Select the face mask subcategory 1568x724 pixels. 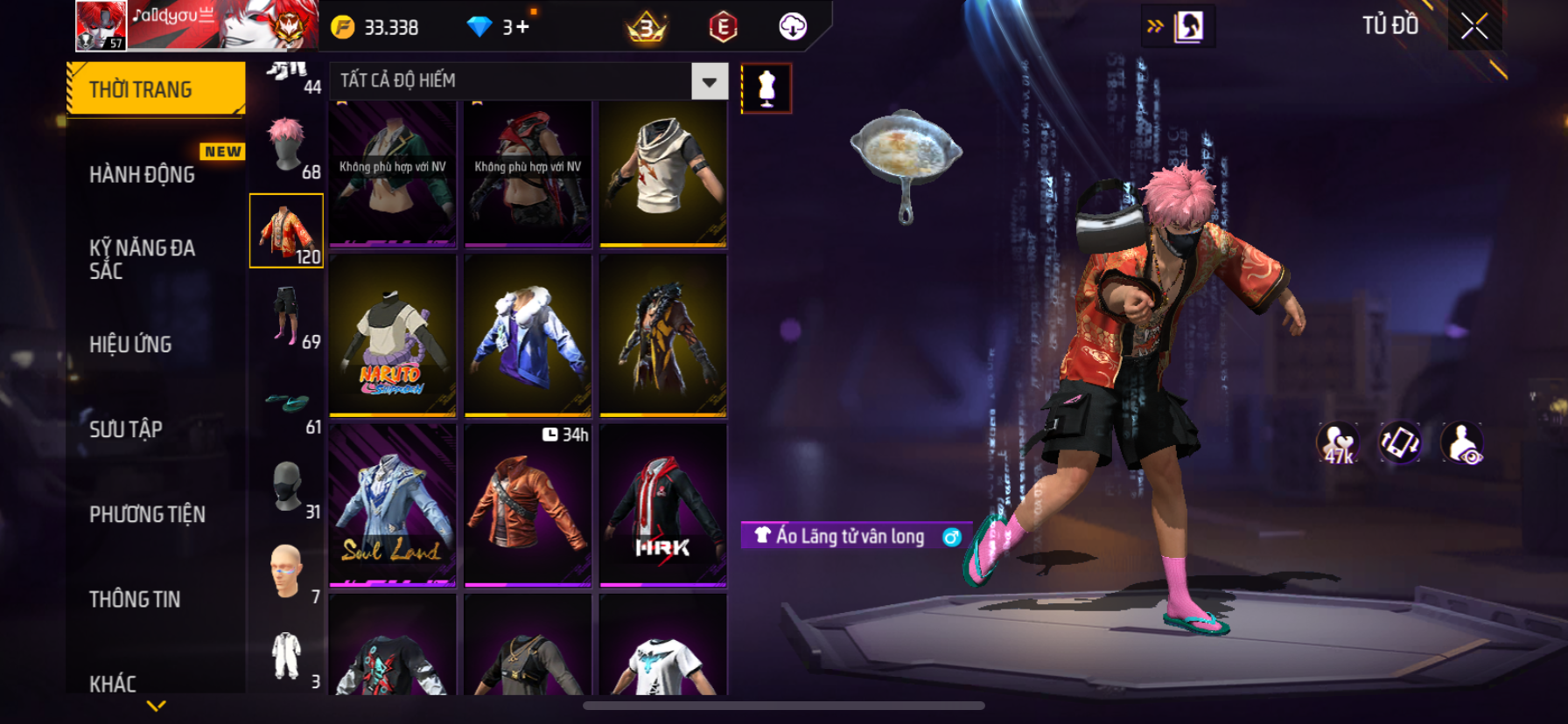287,486
